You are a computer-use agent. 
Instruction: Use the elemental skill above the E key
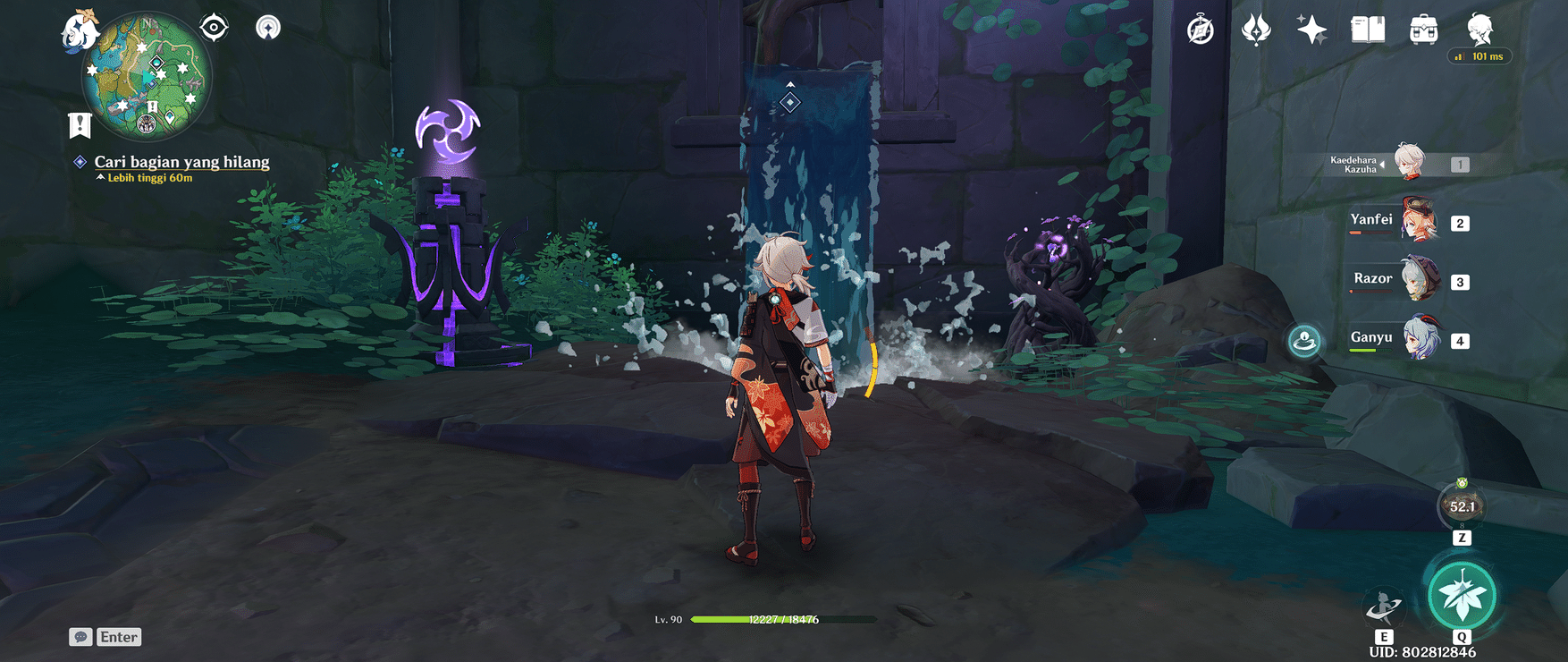[1384, 604]
